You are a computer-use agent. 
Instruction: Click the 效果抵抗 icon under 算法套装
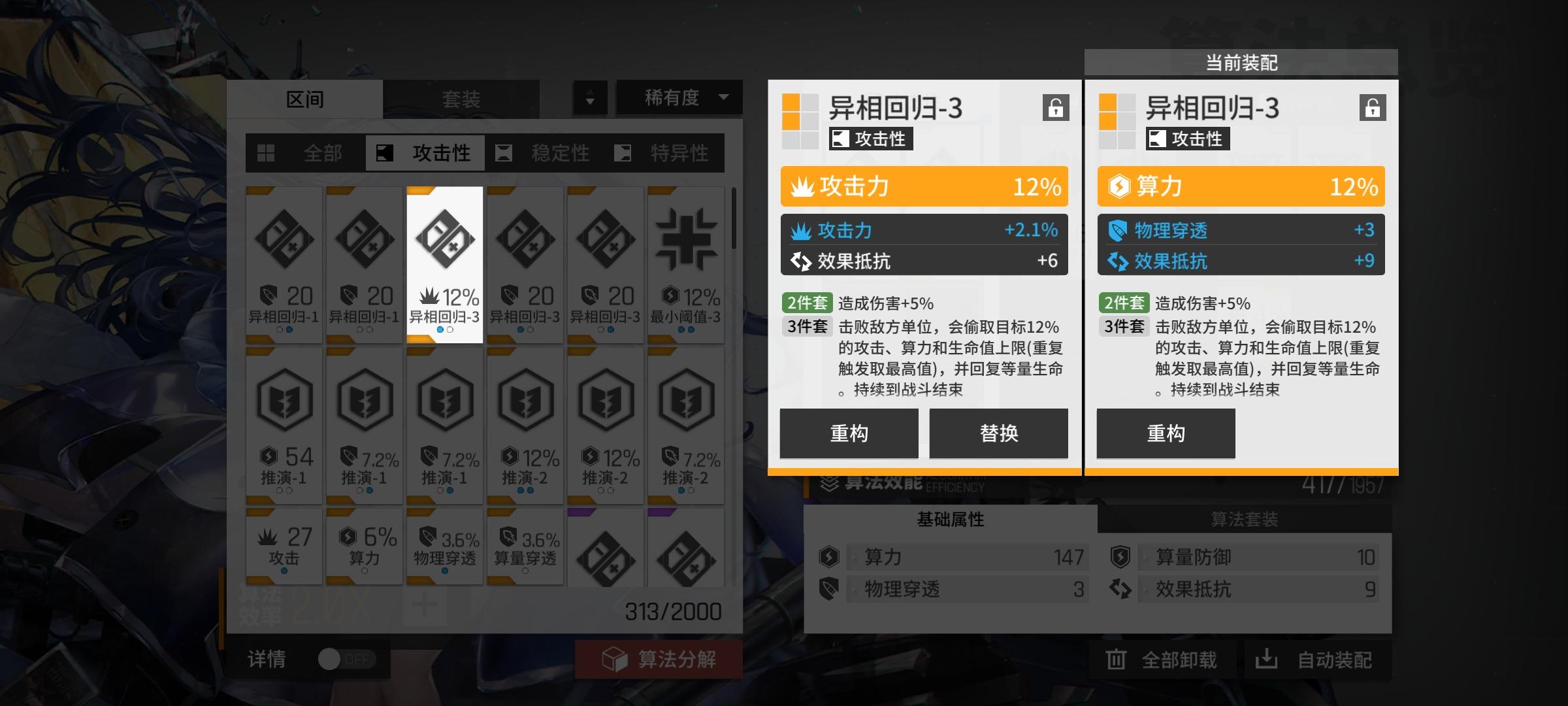[1122, 590]
